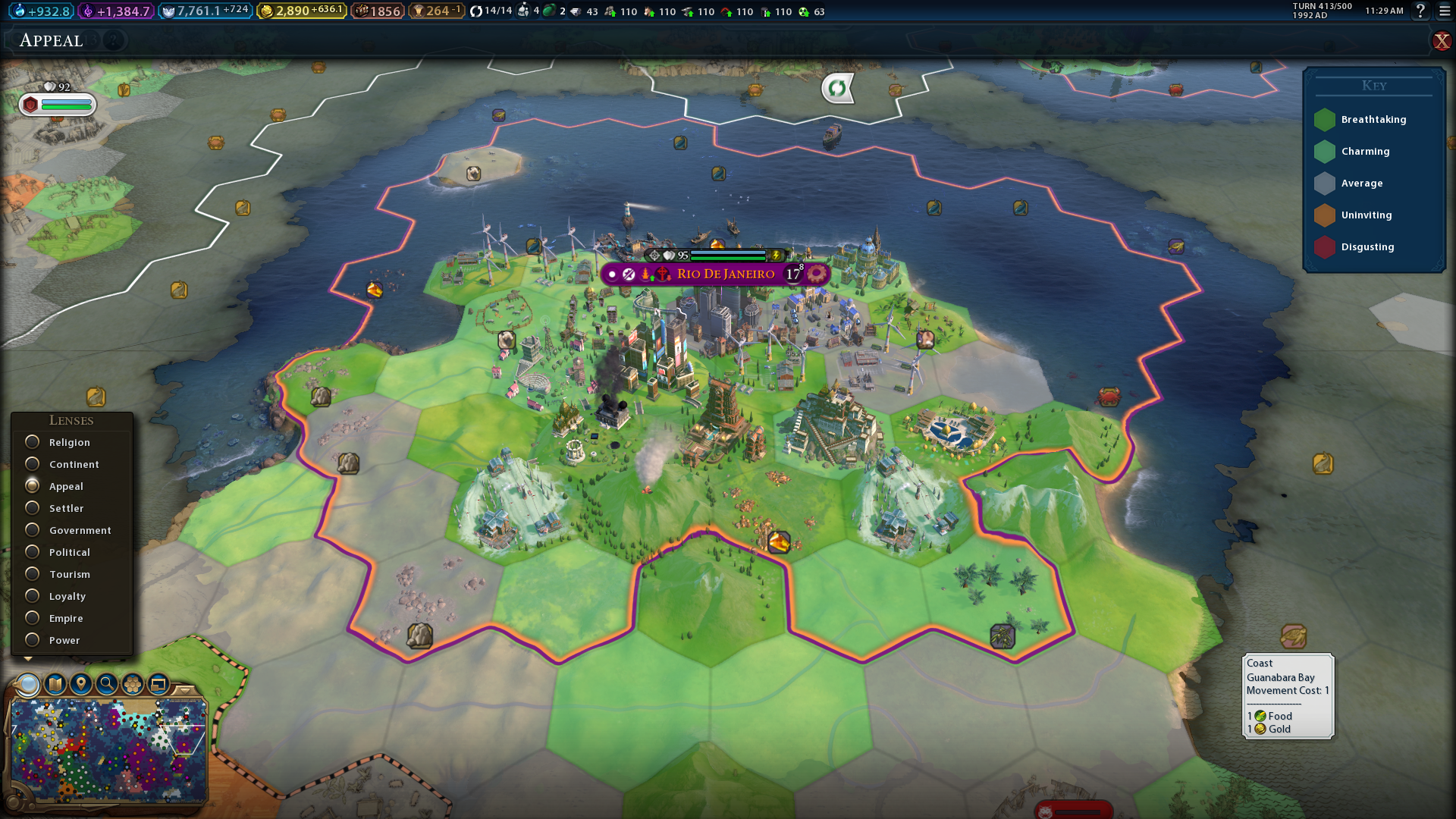1456x819 pixels.
Task: Enable the Power lens
Action: 33,640
